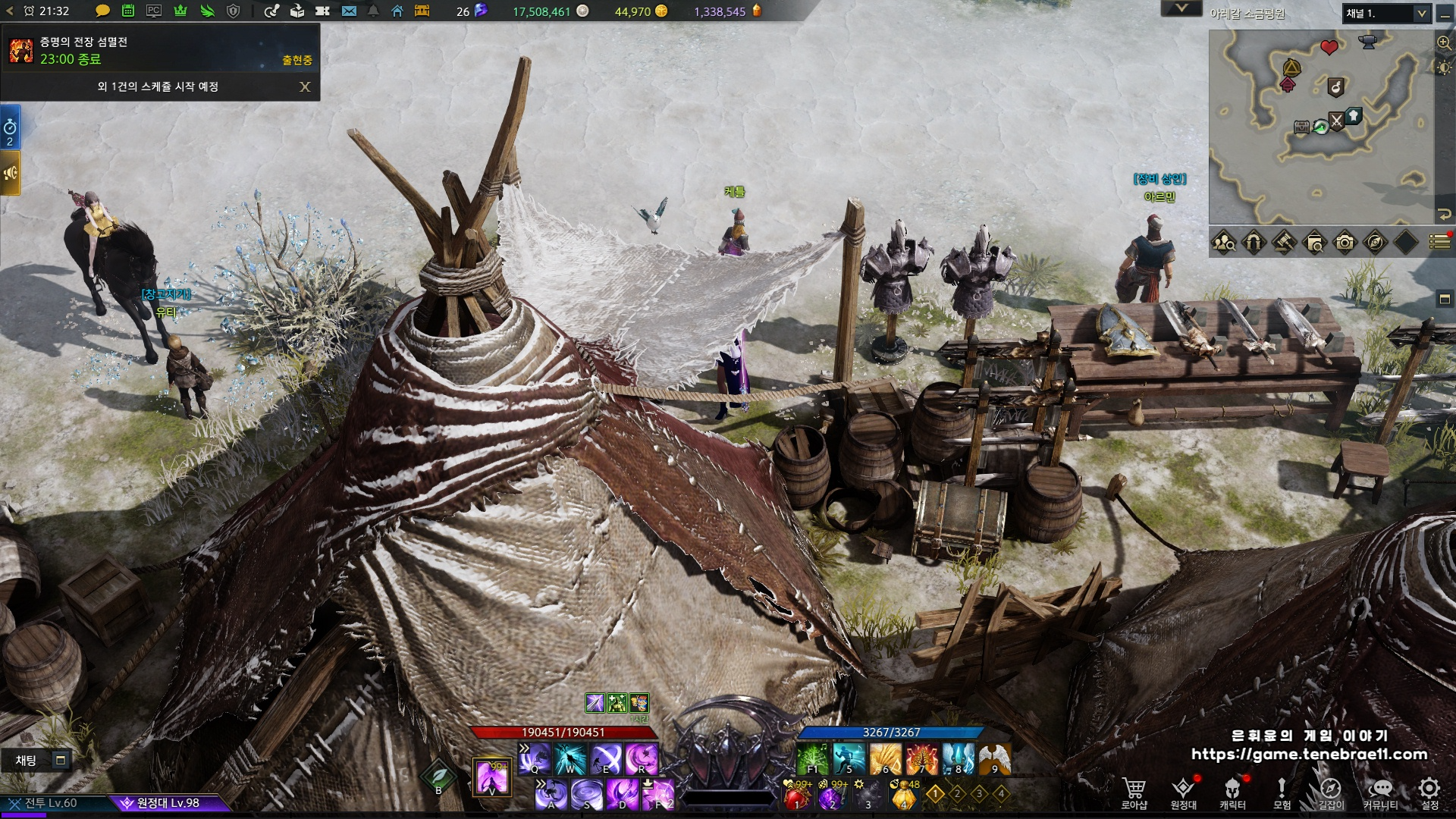Open the chat speech bubble icon
This screenshot has width=1456, height=819.
[x=102, y=11]
